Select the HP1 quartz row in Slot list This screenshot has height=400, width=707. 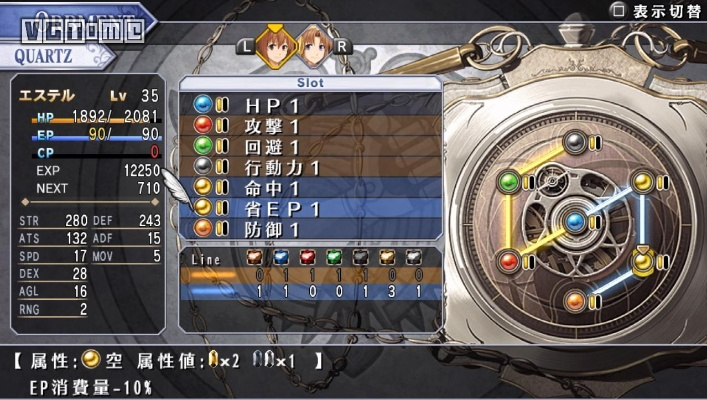[310, 105]
